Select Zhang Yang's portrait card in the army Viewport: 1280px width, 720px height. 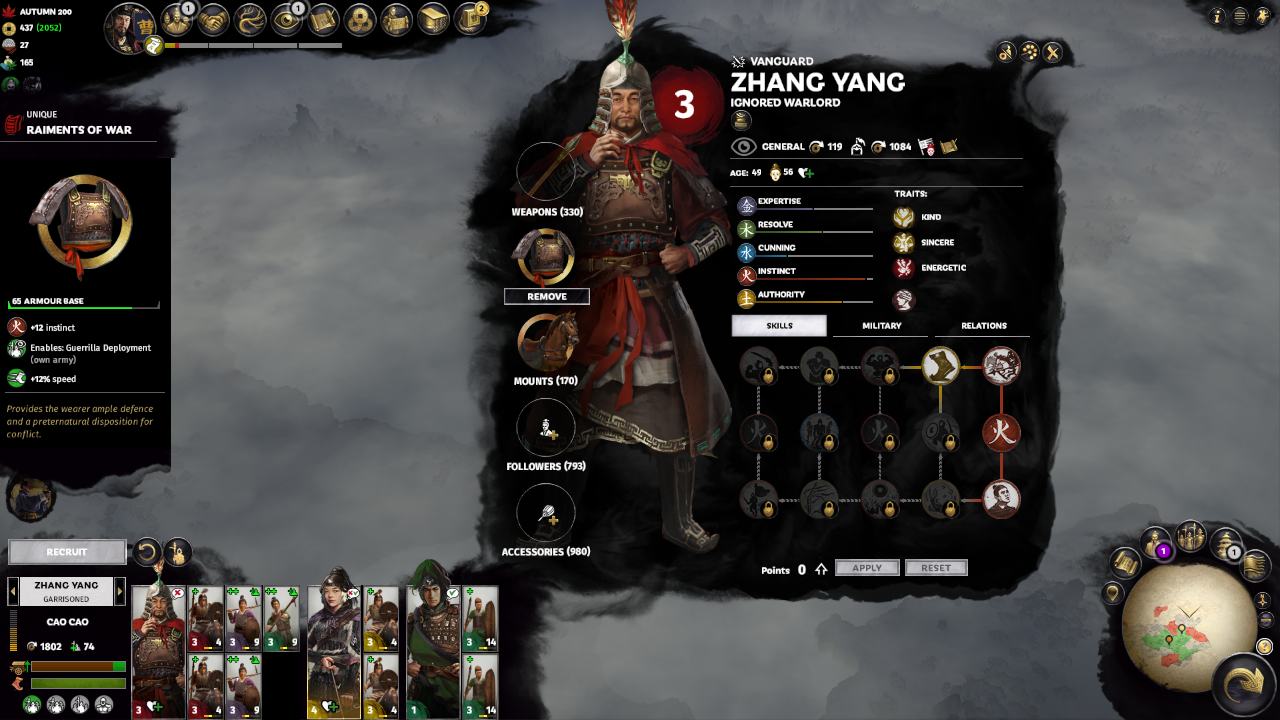(158, 650)
